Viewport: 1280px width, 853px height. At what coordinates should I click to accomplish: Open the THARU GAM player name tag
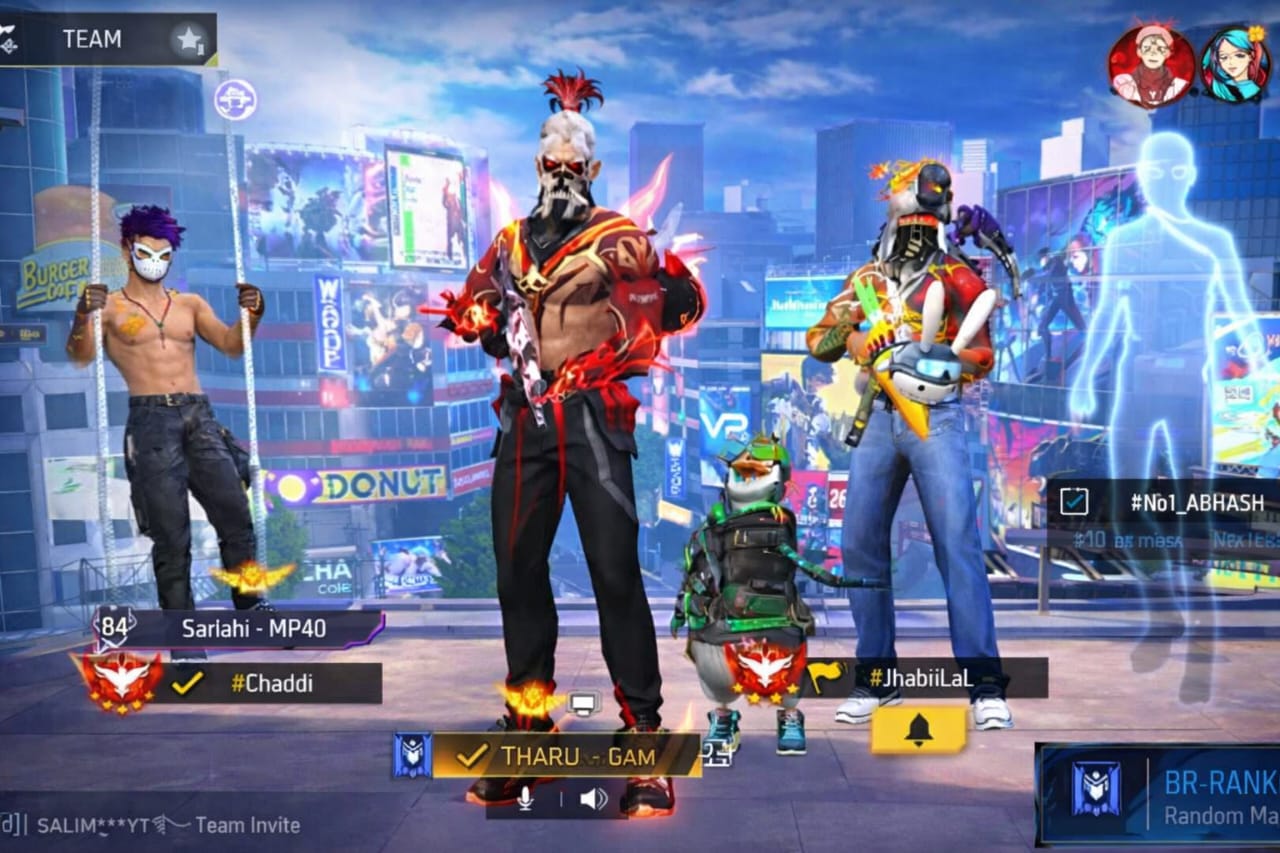point(565,756)
